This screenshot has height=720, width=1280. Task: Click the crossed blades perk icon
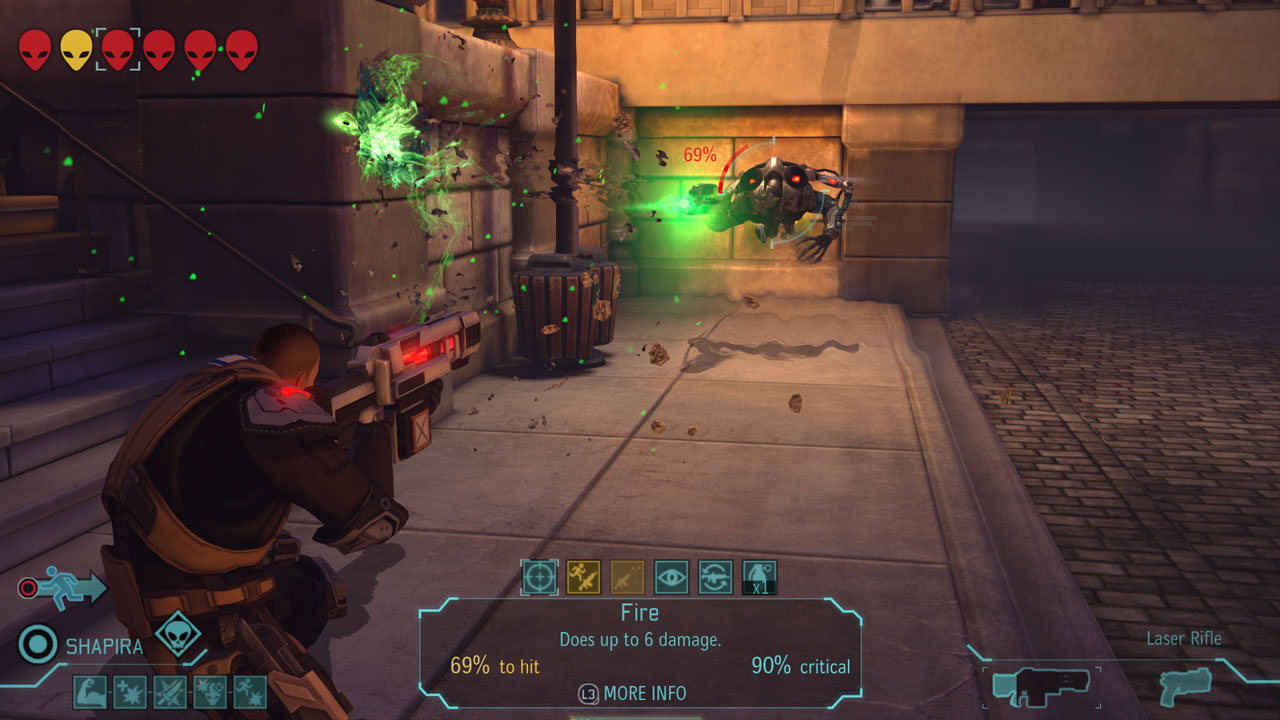pyautogui.click(x=170, y=692)
